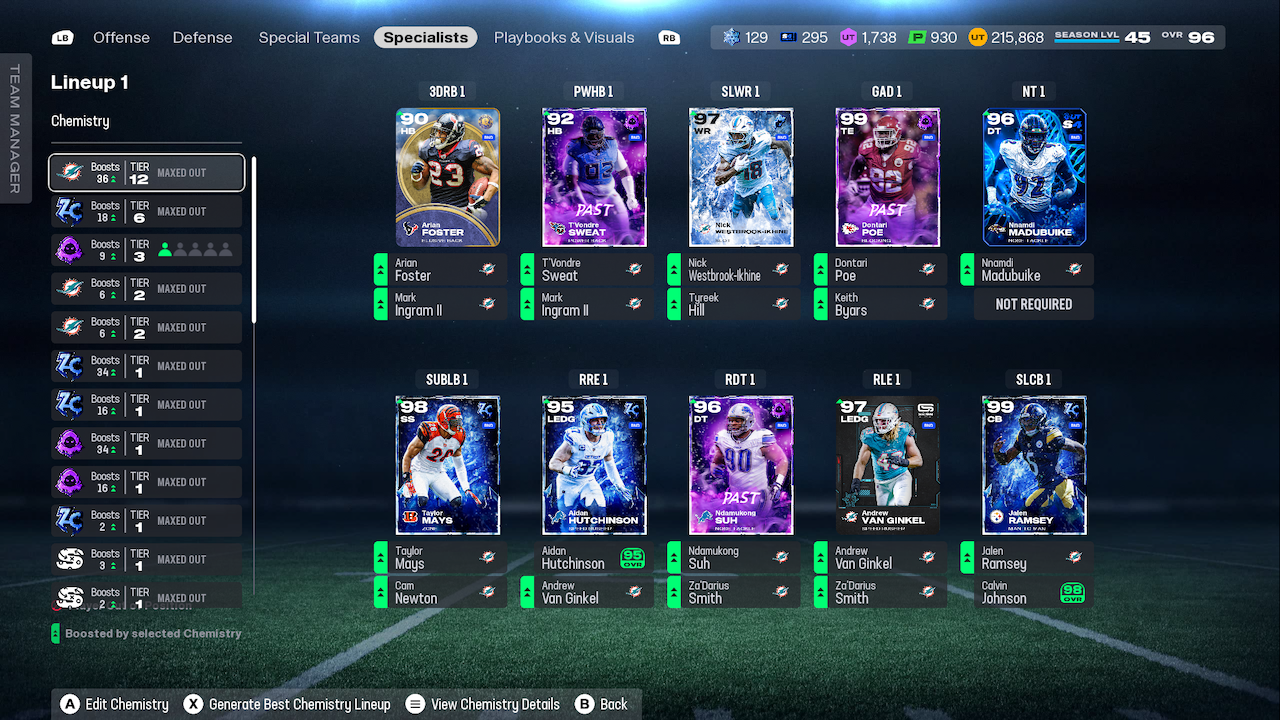The image size is (1280, 720).
Task: Select the Andrew Van Ginkel RLE card
Action: [x=887, y=465]
